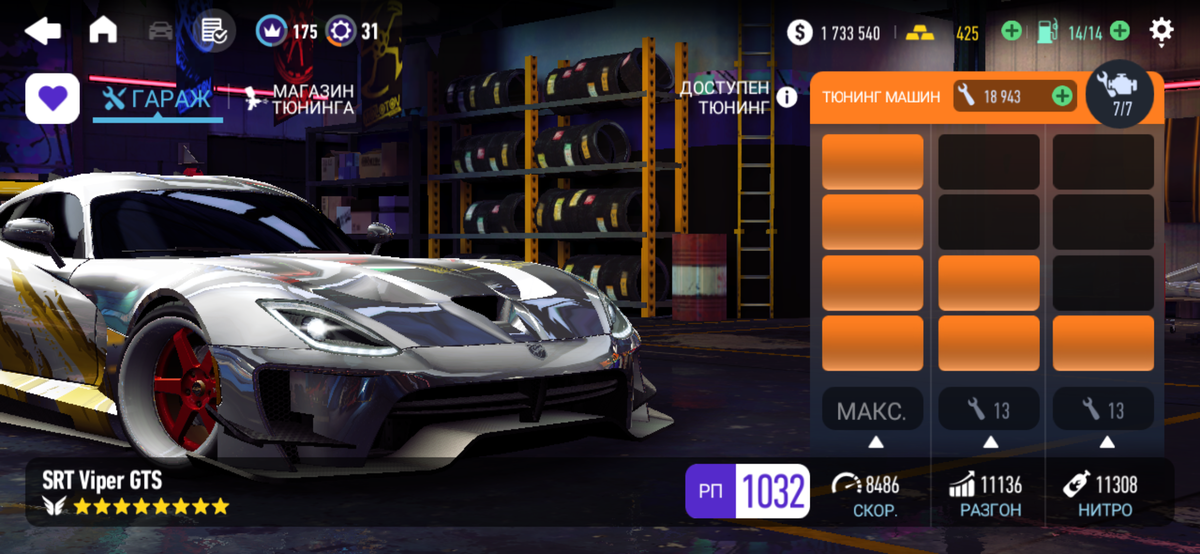Add more gold bars
The image size is (1200, 554).
pos(1011,32)
